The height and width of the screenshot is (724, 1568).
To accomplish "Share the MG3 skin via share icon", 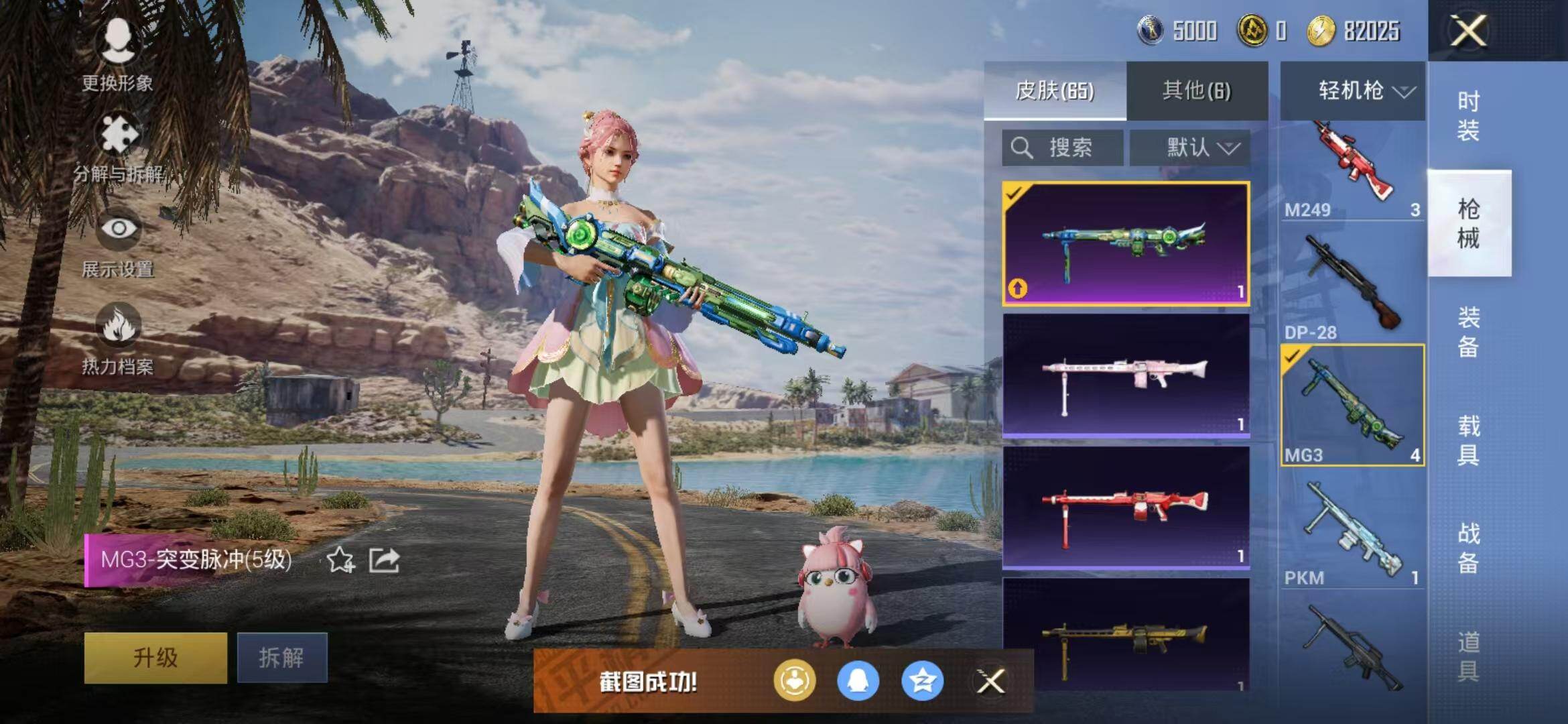I will [x=385, y=560].
